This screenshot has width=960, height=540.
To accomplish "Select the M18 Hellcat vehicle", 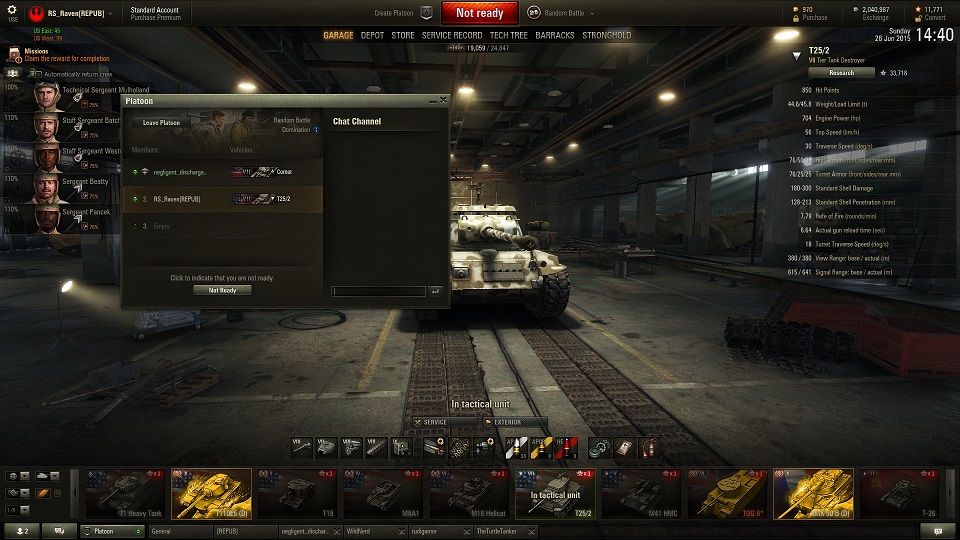I will click(469, 493).
